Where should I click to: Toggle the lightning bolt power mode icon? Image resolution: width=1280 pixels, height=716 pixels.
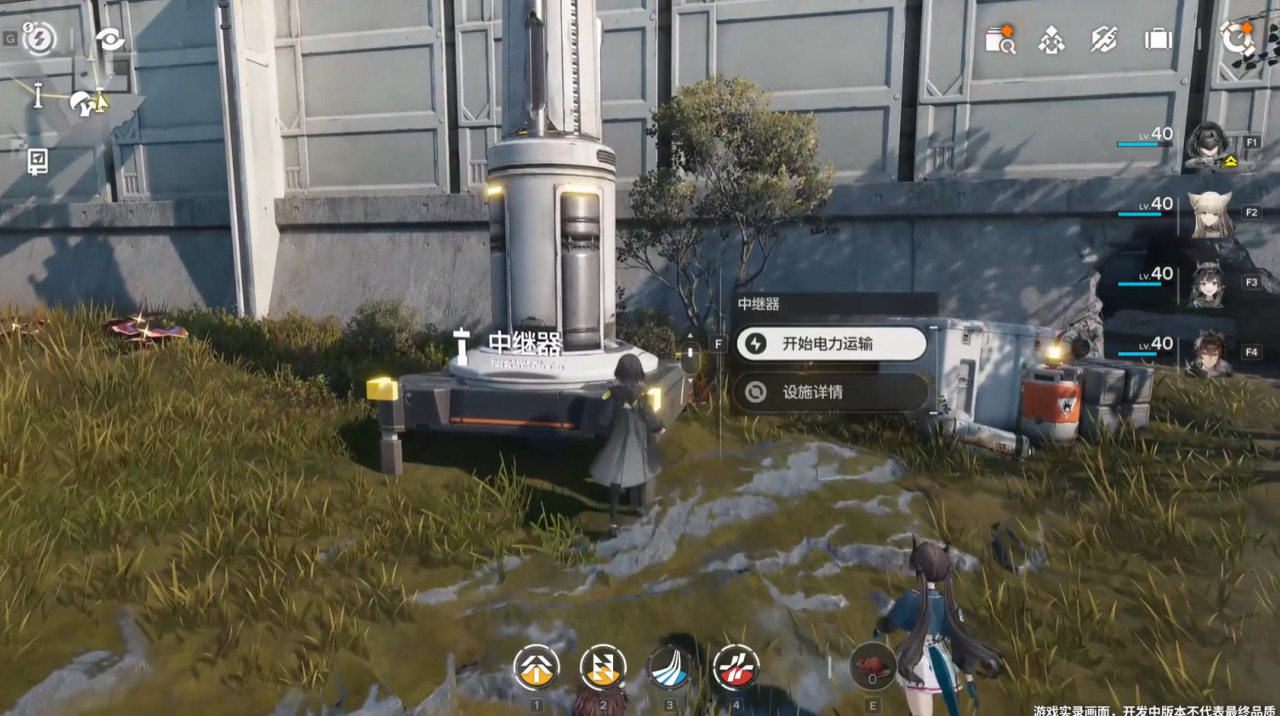coord(39,39)
